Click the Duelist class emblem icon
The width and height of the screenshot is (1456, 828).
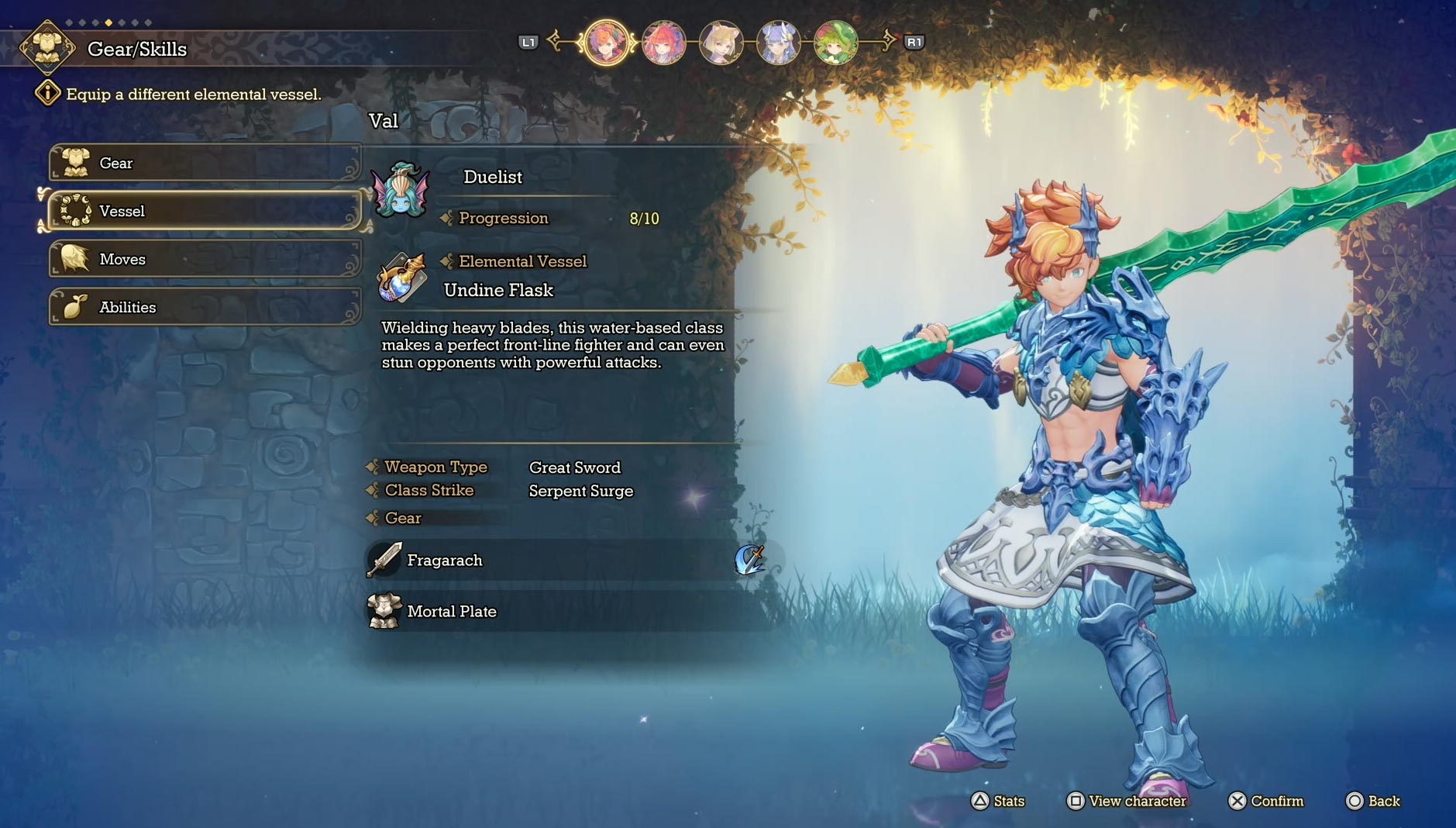(401, 191)
